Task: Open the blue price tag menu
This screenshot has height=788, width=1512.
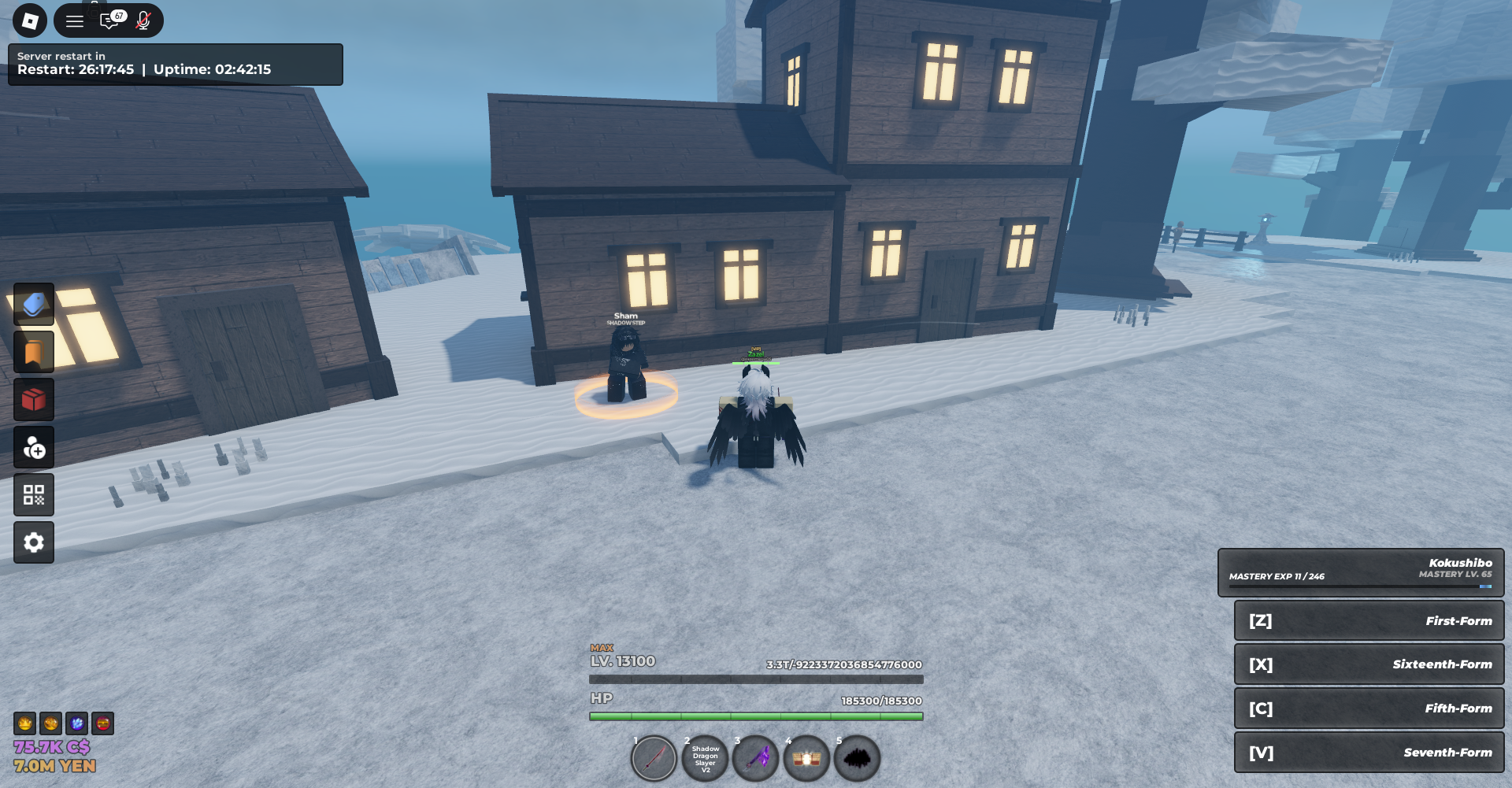Action: tap(34, 305)
